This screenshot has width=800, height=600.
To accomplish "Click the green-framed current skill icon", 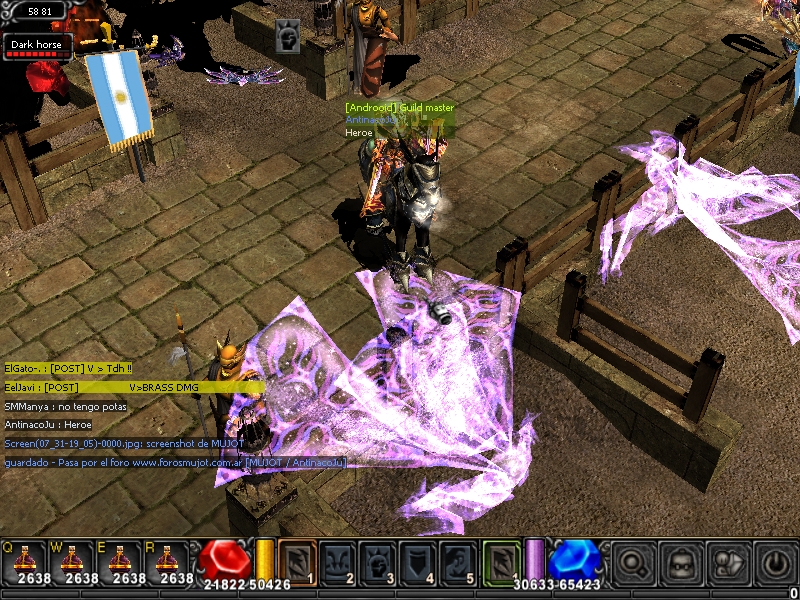I will click(x=502, y=563).
